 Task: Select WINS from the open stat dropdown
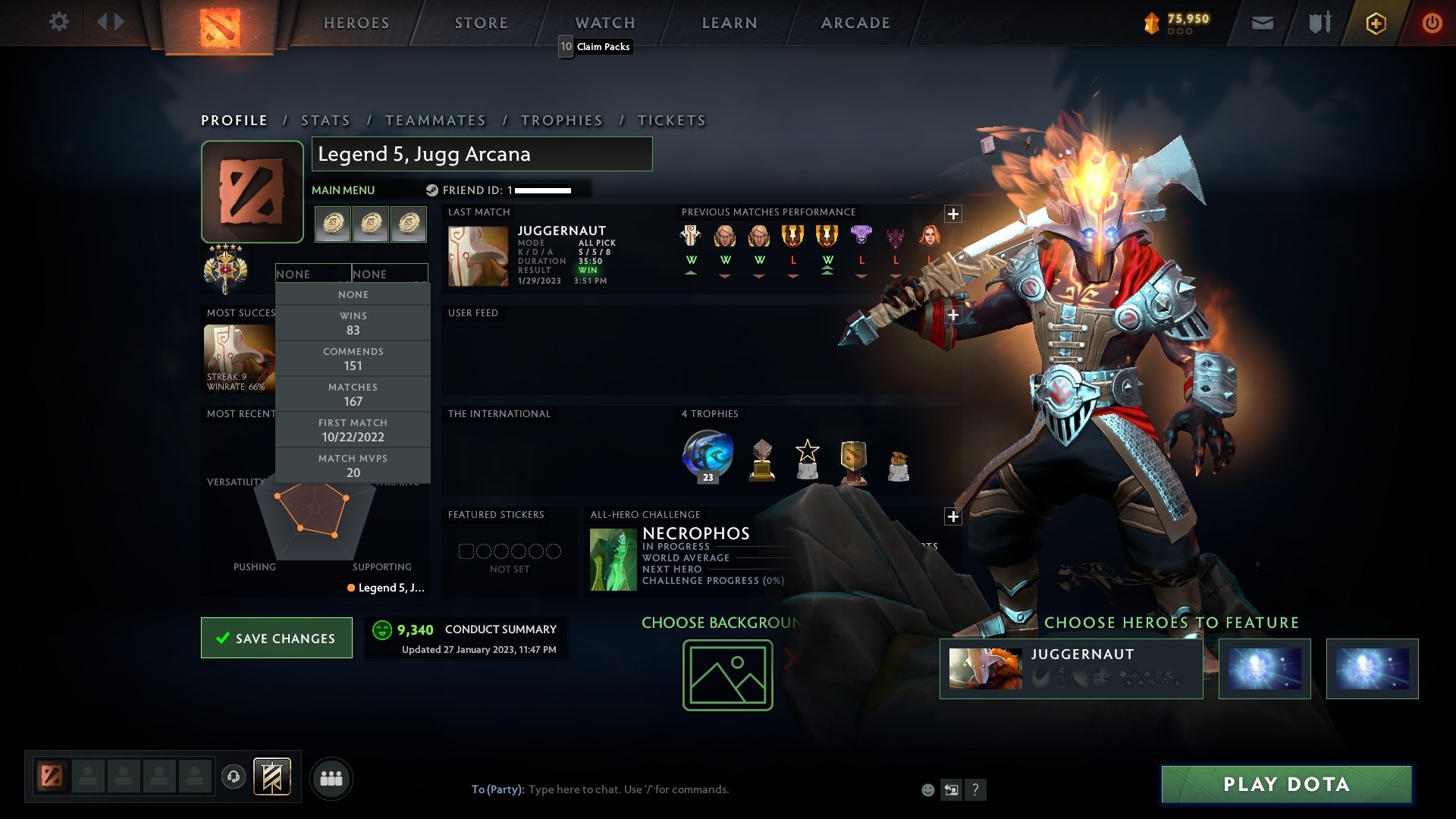353,322
